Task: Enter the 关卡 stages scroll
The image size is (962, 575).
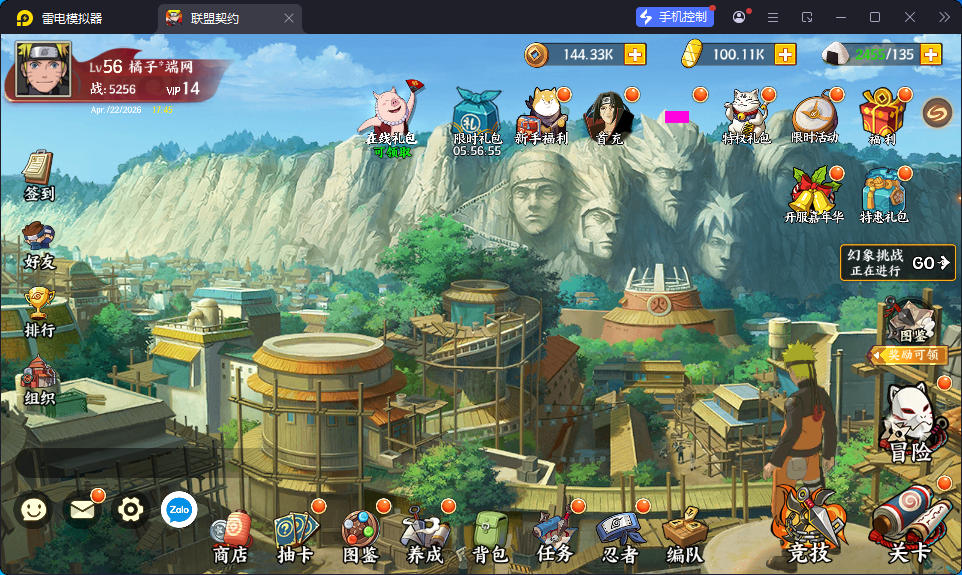Action: click(909, 525)
